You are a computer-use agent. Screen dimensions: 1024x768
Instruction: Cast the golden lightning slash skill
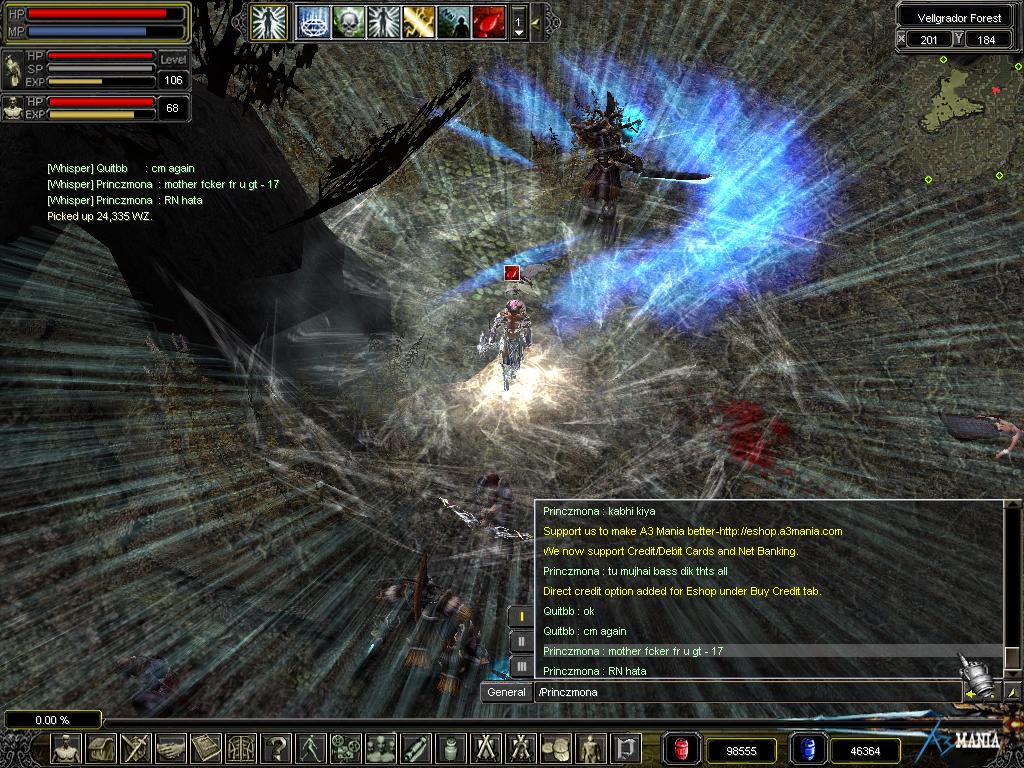pyautogui.click(x=418, y=20)
